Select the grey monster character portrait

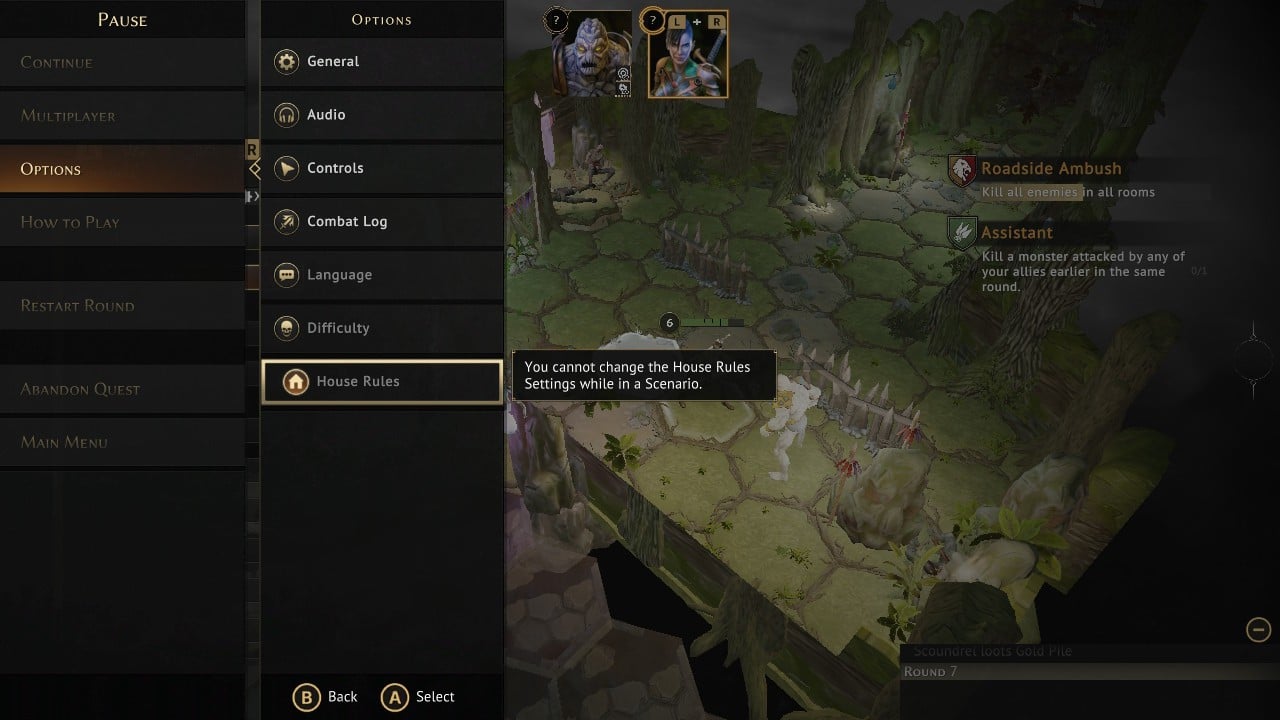[x=591, y=55]
